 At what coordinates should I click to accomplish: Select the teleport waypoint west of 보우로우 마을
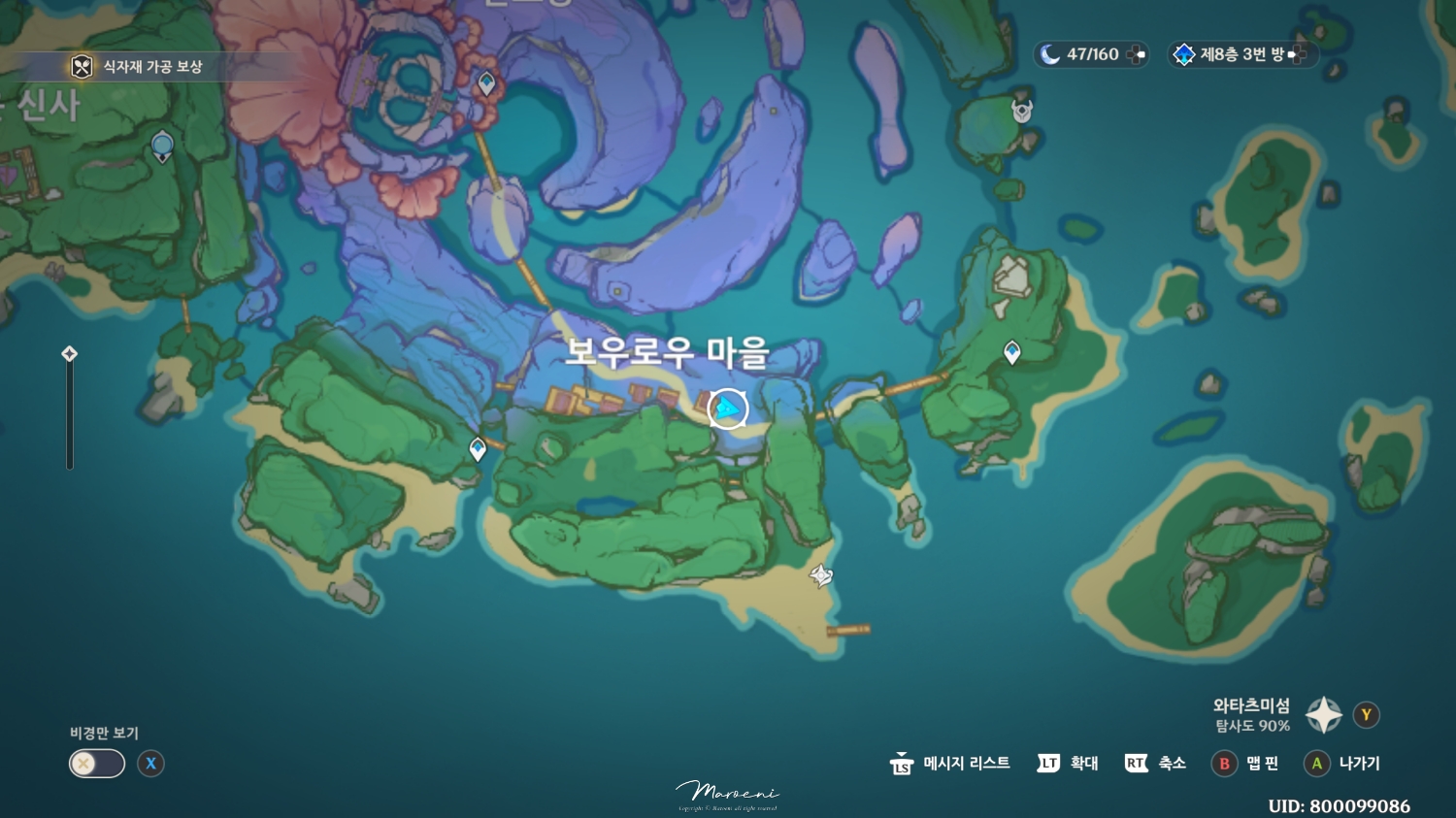pyautogui.click(x=477, y=448)
